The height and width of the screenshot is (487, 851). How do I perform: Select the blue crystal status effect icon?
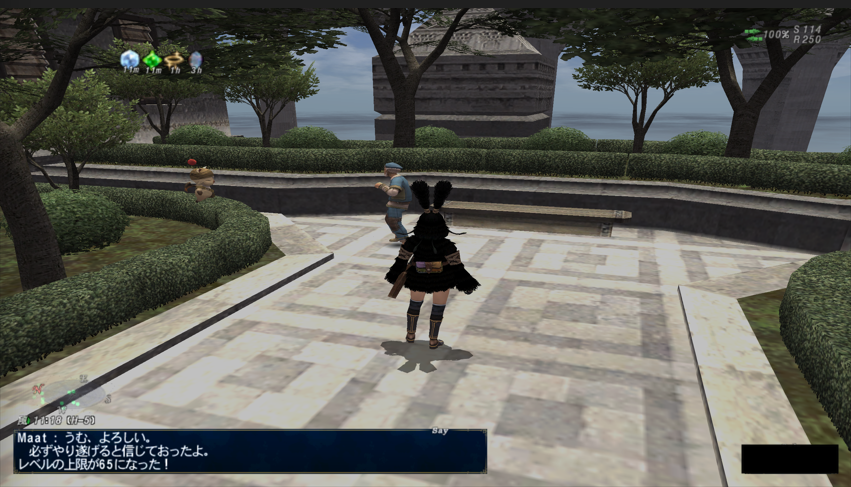click(129, 60)
